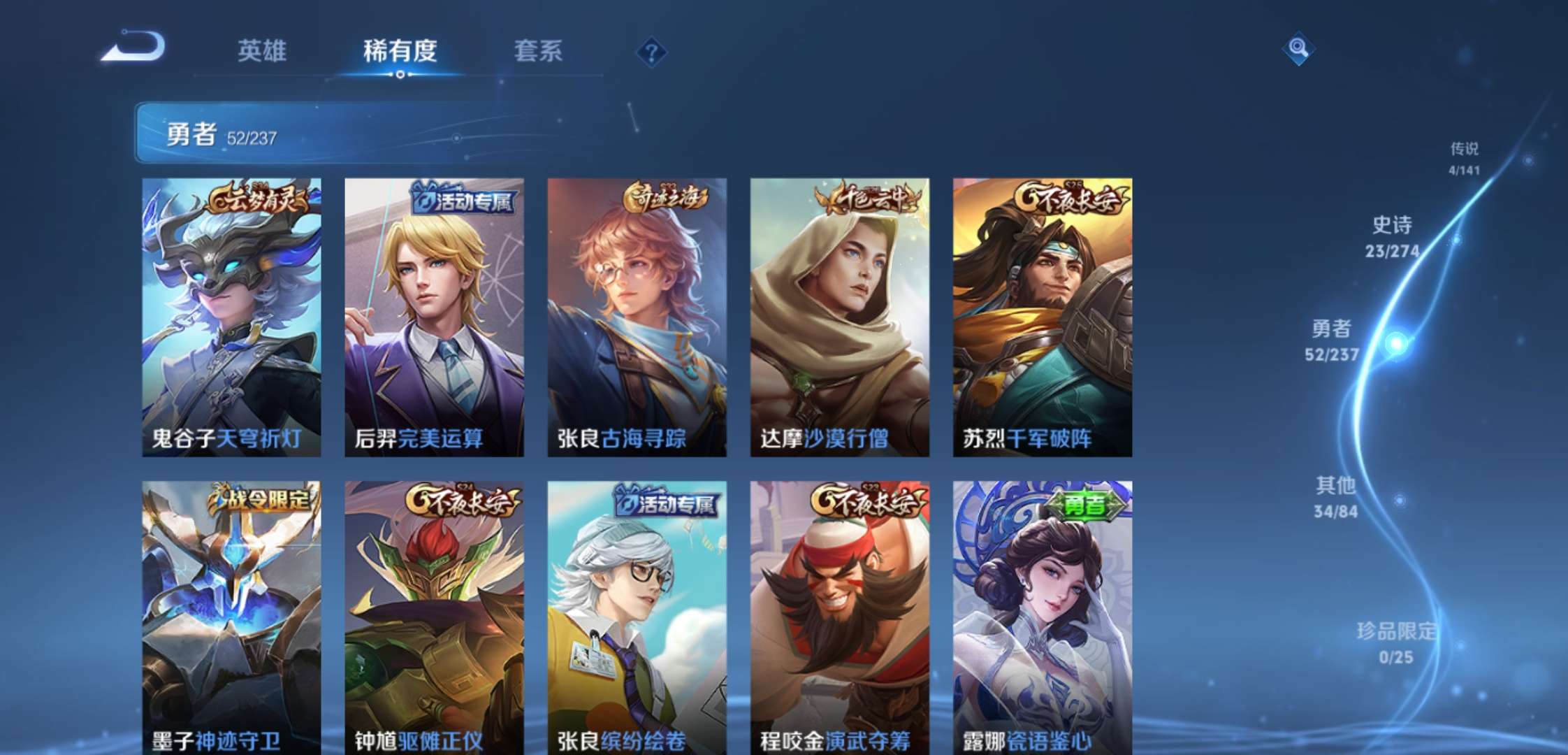Image resolution: width=1568 pixels, height=755 pixels.
Task: Open search with the magnifier icon
Action: pos(1299,49)
